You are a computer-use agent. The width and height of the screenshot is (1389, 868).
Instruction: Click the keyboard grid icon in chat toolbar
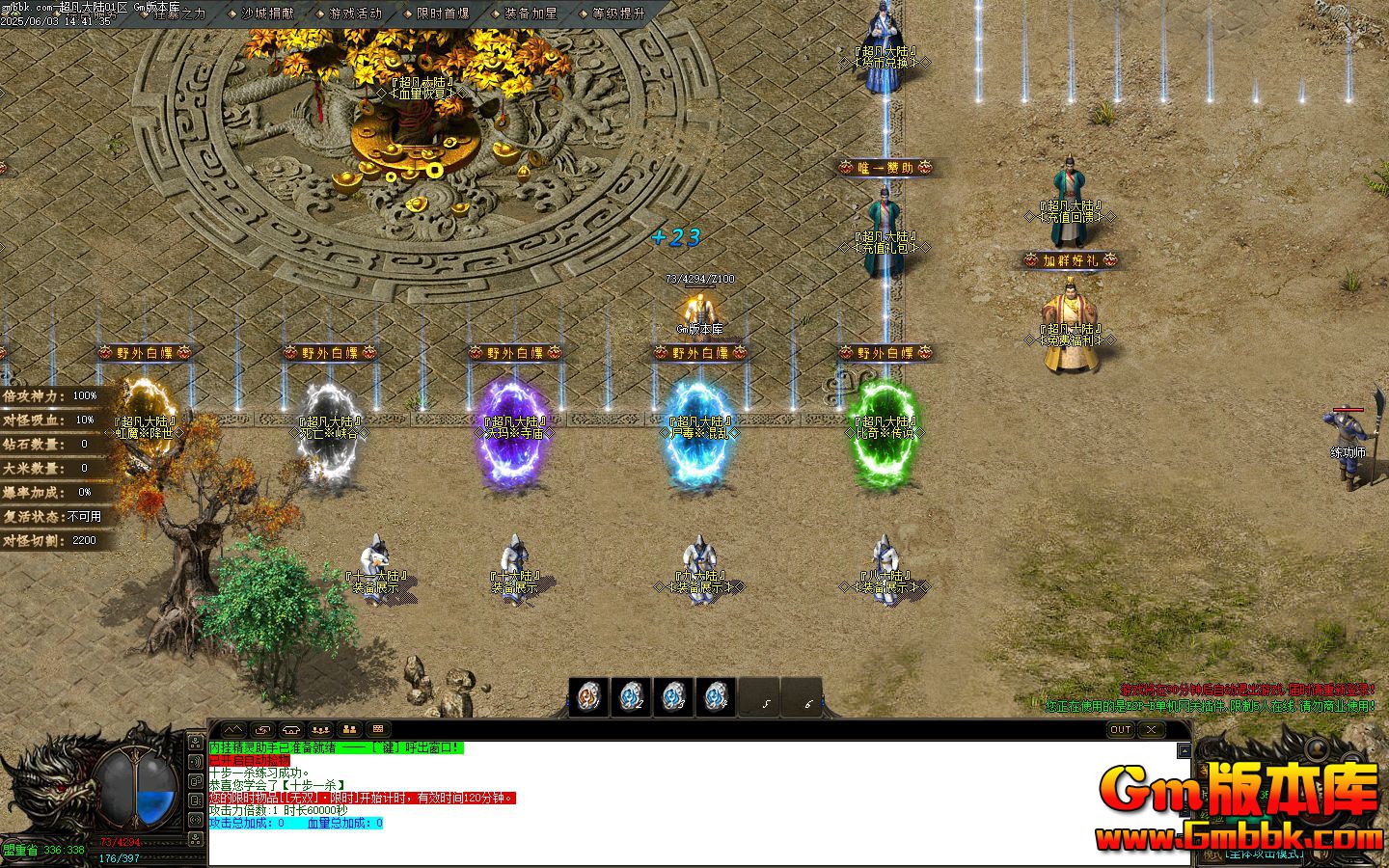pos(379,729)
